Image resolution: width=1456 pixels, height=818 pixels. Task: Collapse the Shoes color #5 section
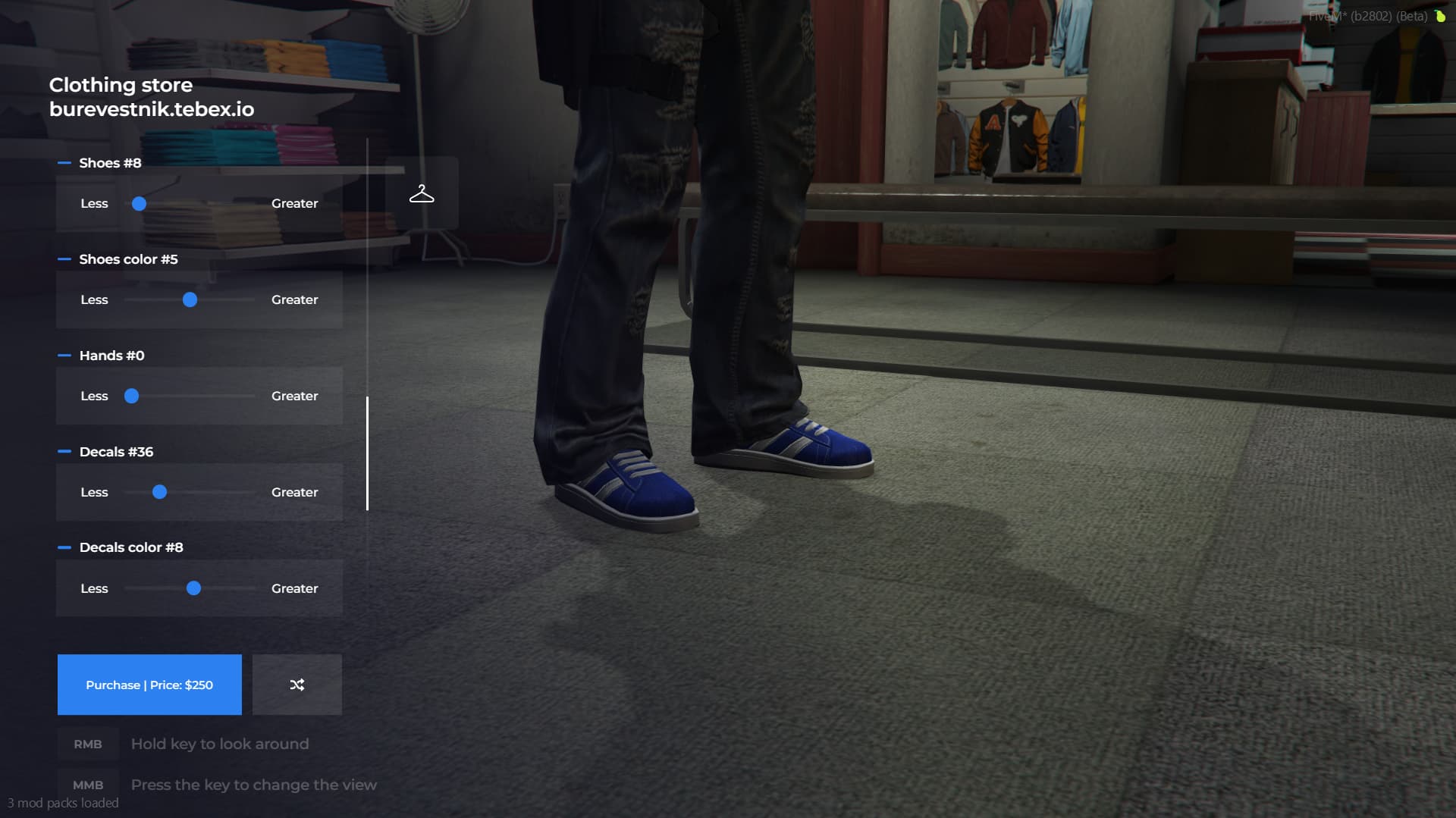pos(64,259)
